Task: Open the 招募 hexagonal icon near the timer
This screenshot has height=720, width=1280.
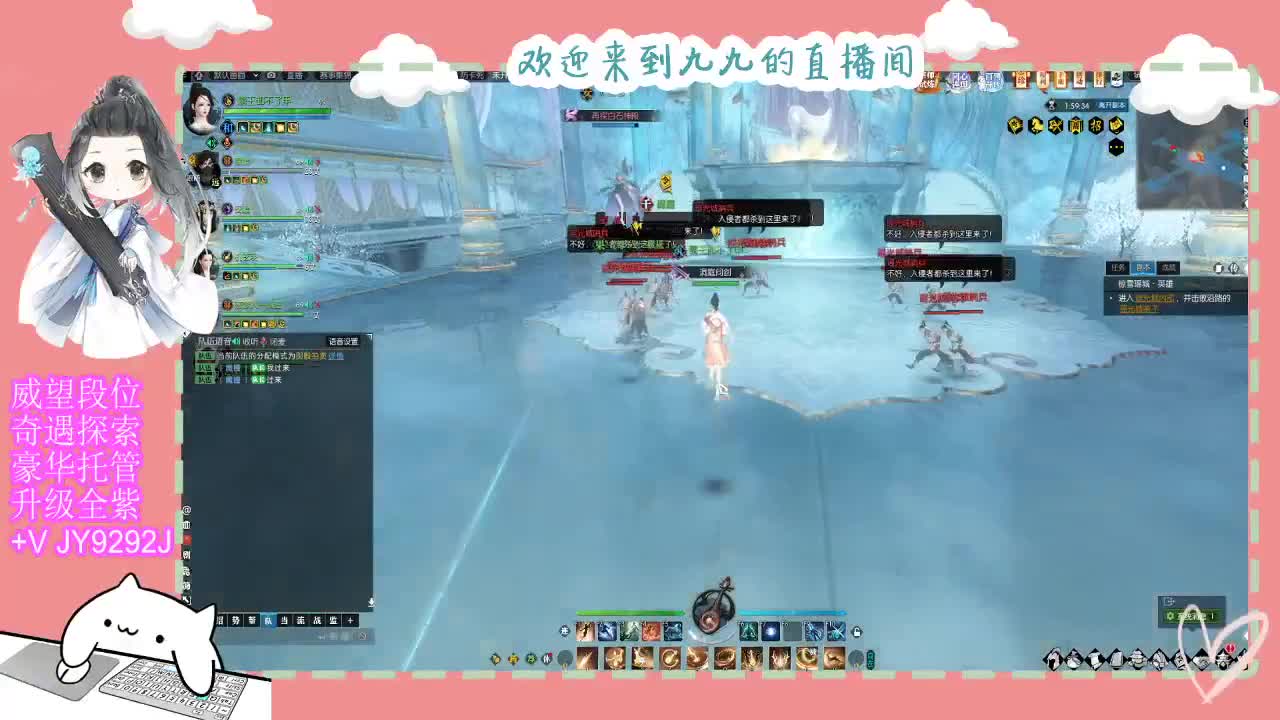Action: click(1094, 125)
